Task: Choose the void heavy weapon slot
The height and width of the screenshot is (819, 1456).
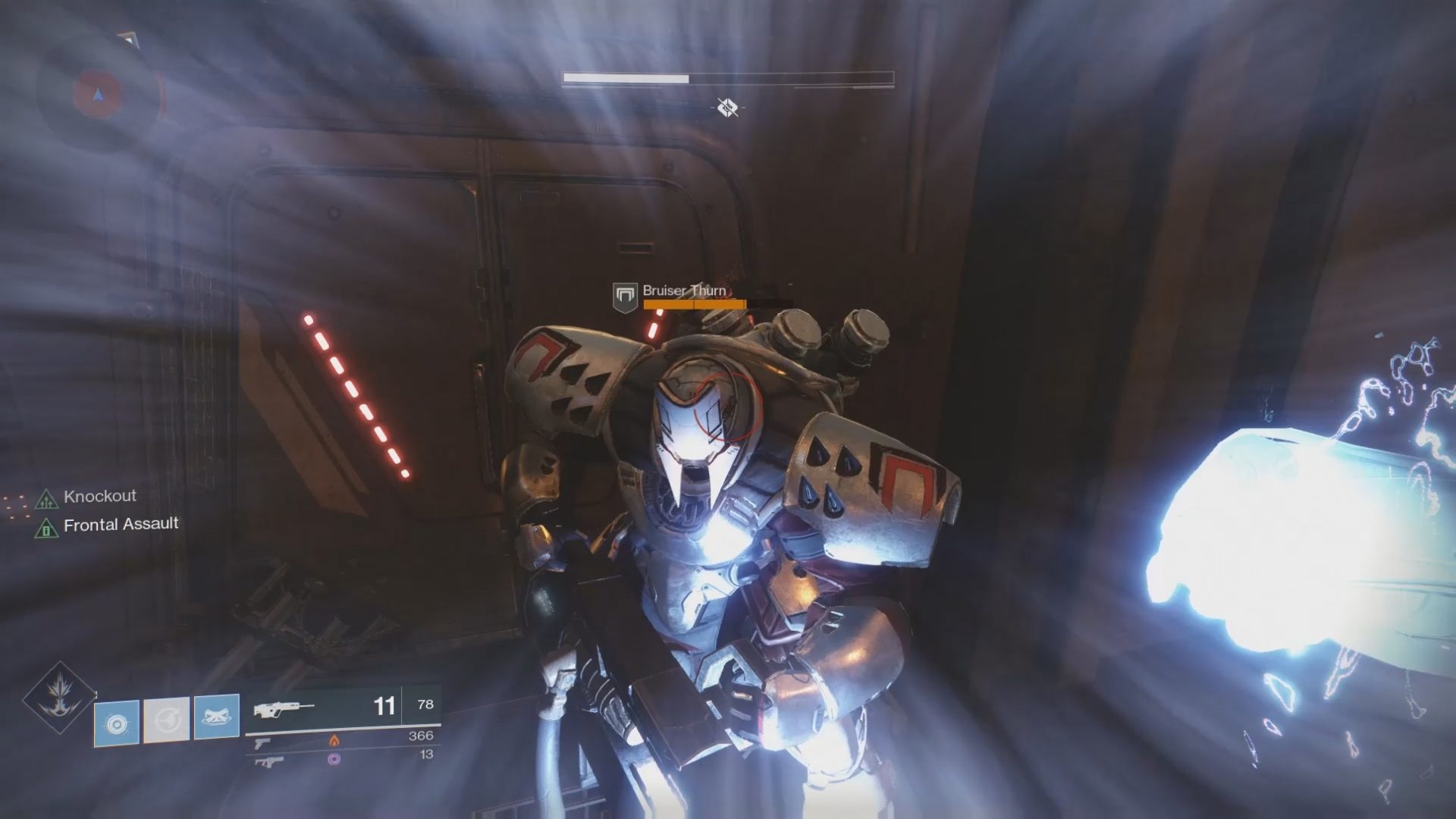Action: (269, 760)
